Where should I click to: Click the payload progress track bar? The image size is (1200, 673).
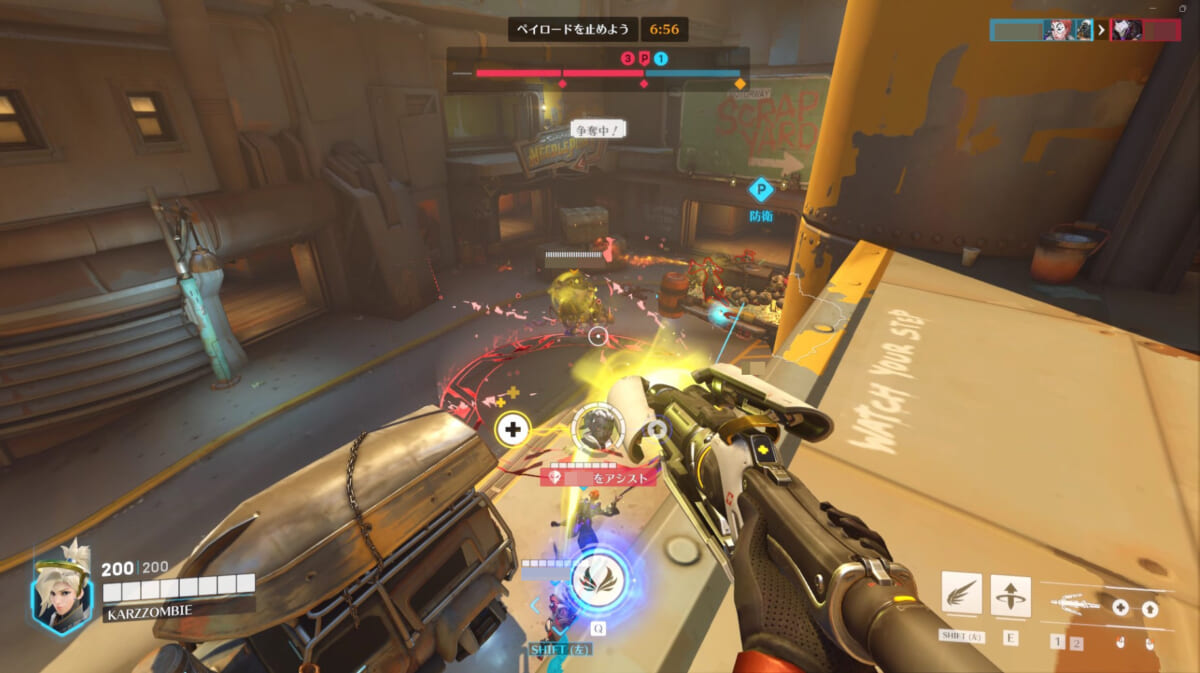(x=597, y=73)
